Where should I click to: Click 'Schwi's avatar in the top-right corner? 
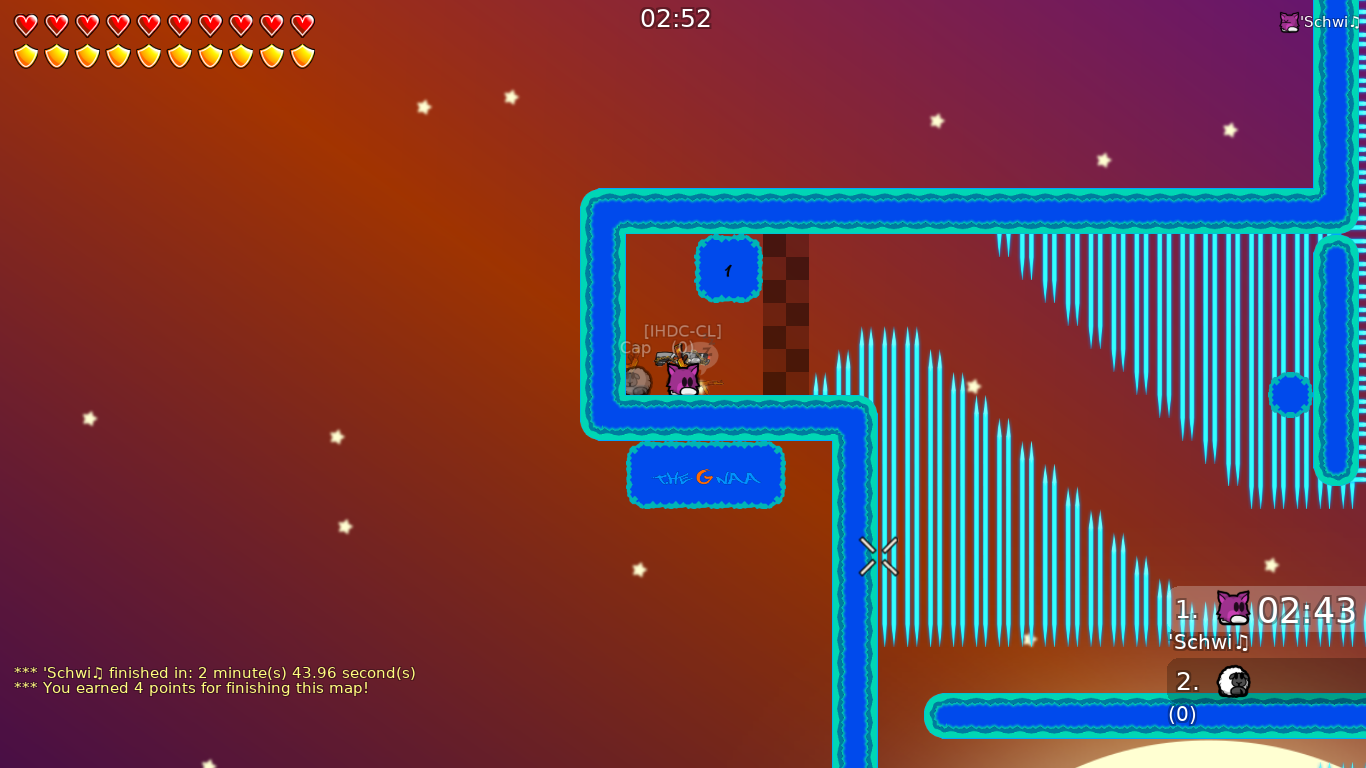(x=1291, y=21)
